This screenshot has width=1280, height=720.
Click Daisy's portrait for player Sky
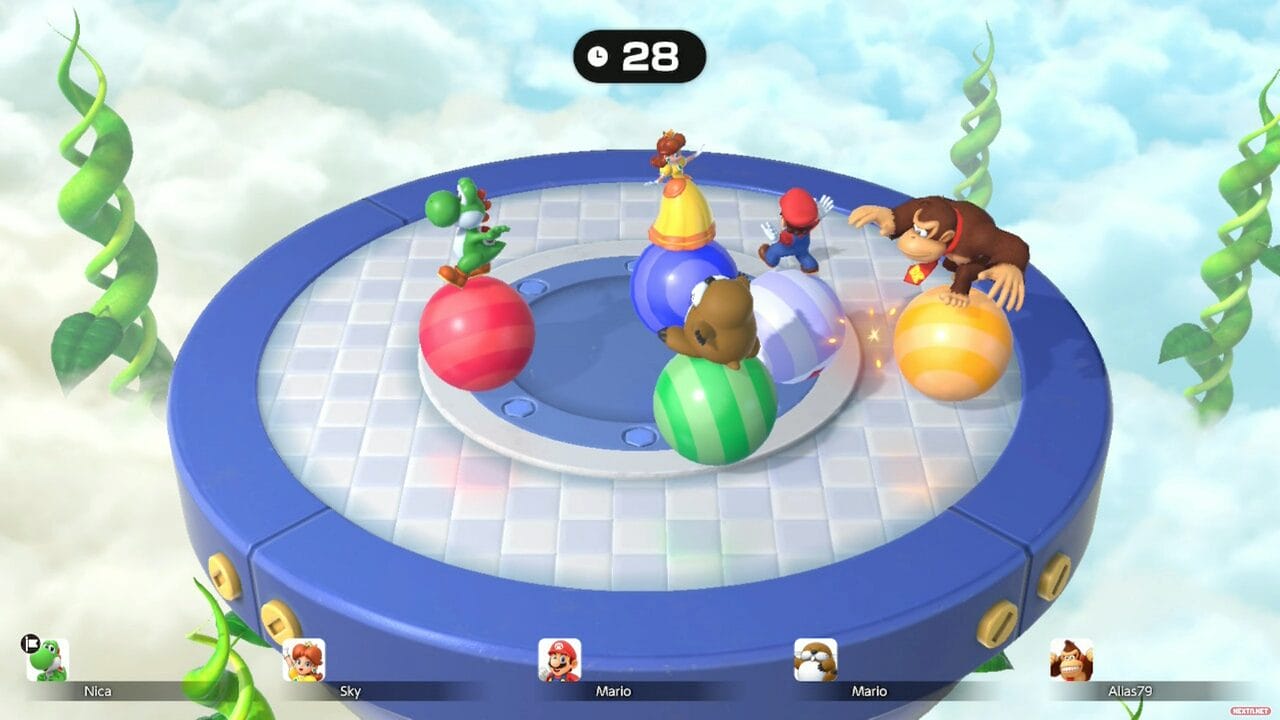click(304, 660)
